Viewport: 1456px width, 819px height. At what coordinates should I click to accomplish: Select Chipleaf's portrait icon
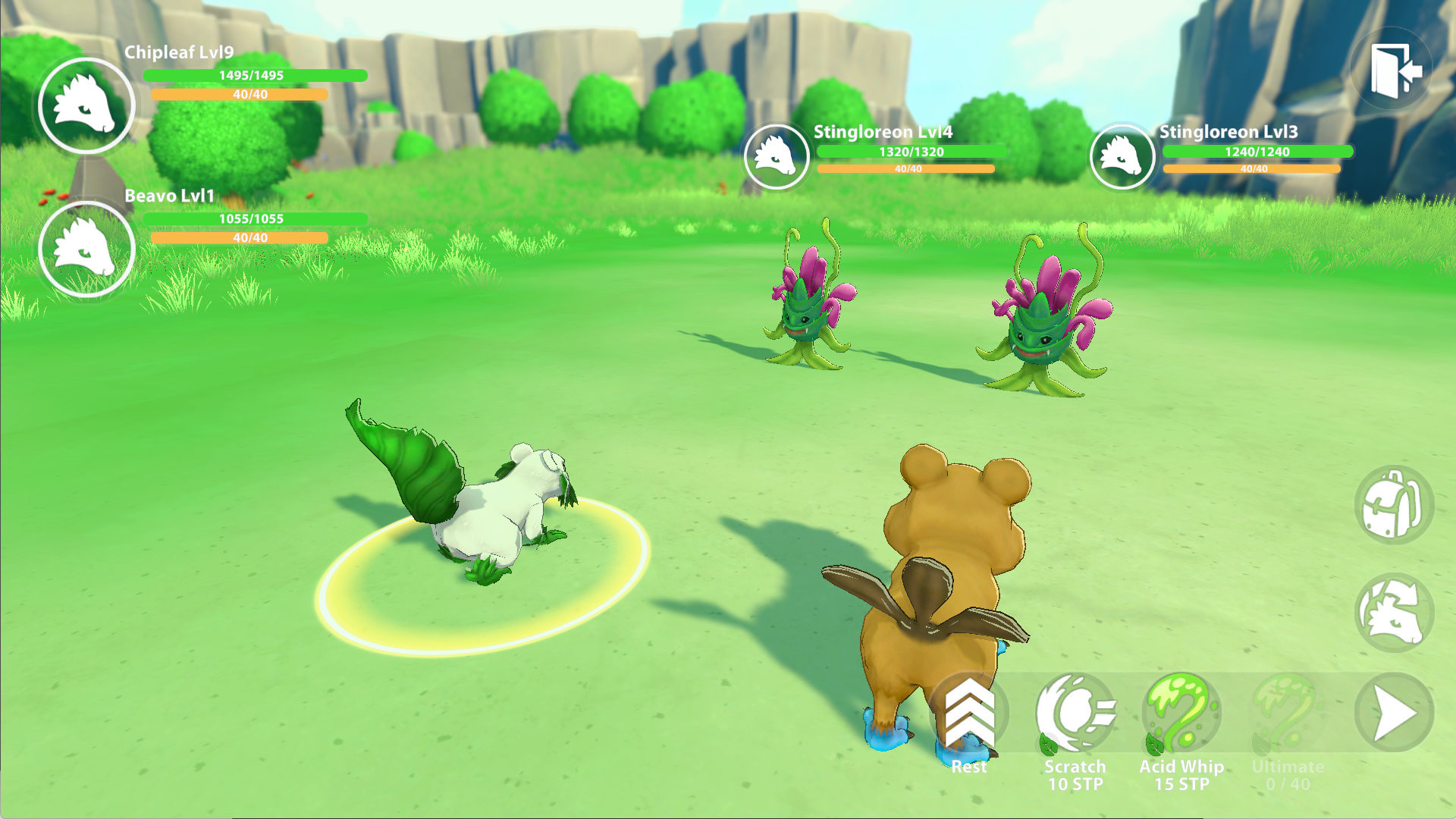(86, 105)
